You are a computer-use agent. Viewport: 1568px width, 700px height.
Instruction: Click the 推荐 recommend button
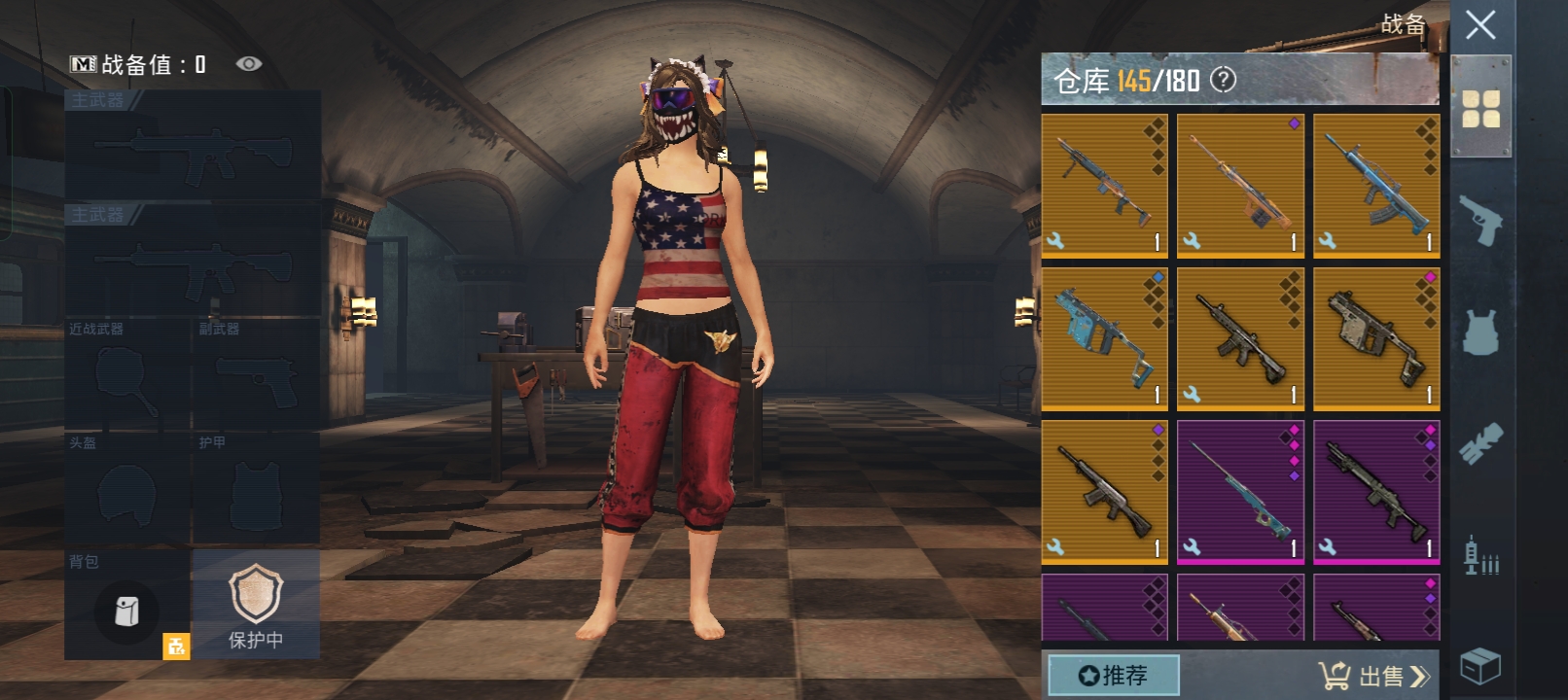(x=1114, y=675)
